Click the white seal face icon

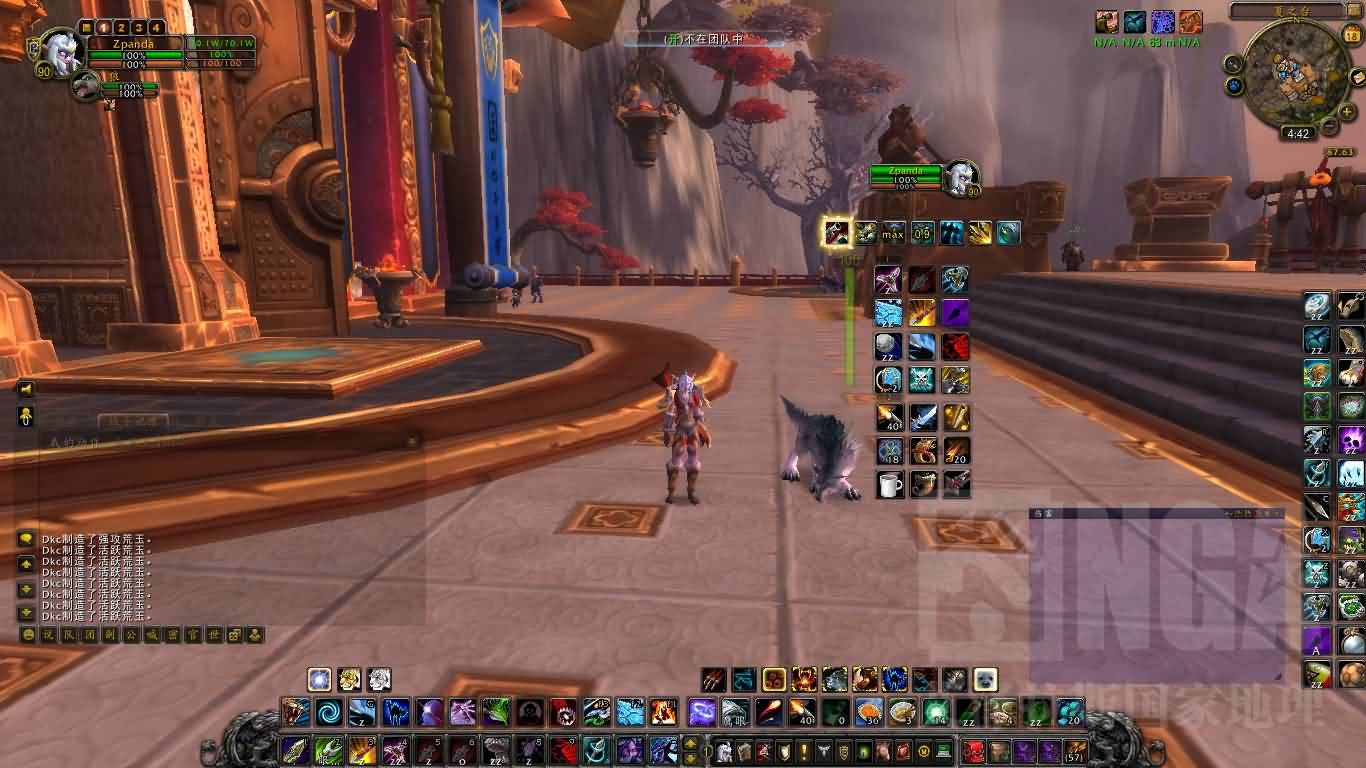tap(985, 680)
